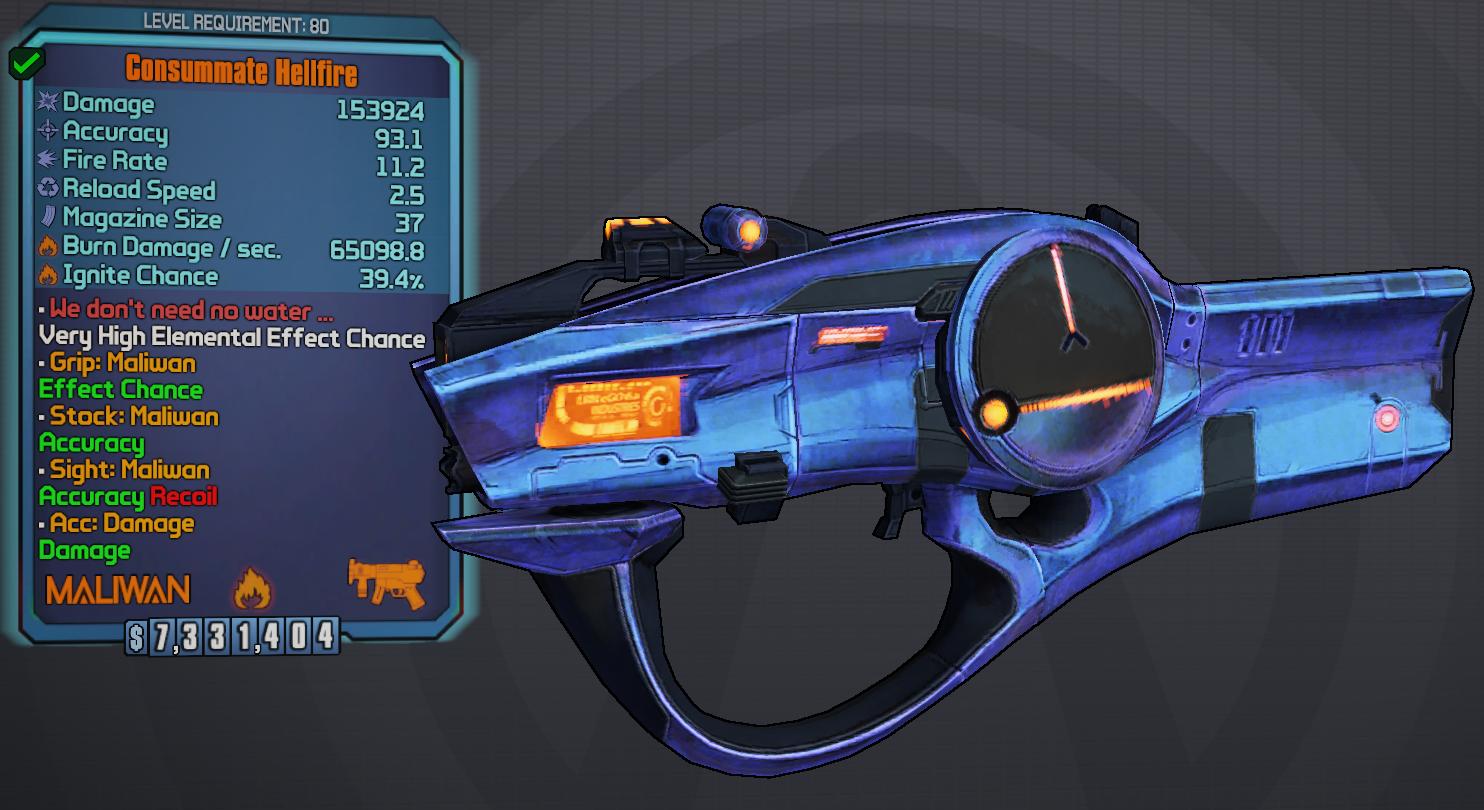Select the Stock: Maliwan part entry
The width and height of the screenshot is (1484, 810).
pos(127,417)
